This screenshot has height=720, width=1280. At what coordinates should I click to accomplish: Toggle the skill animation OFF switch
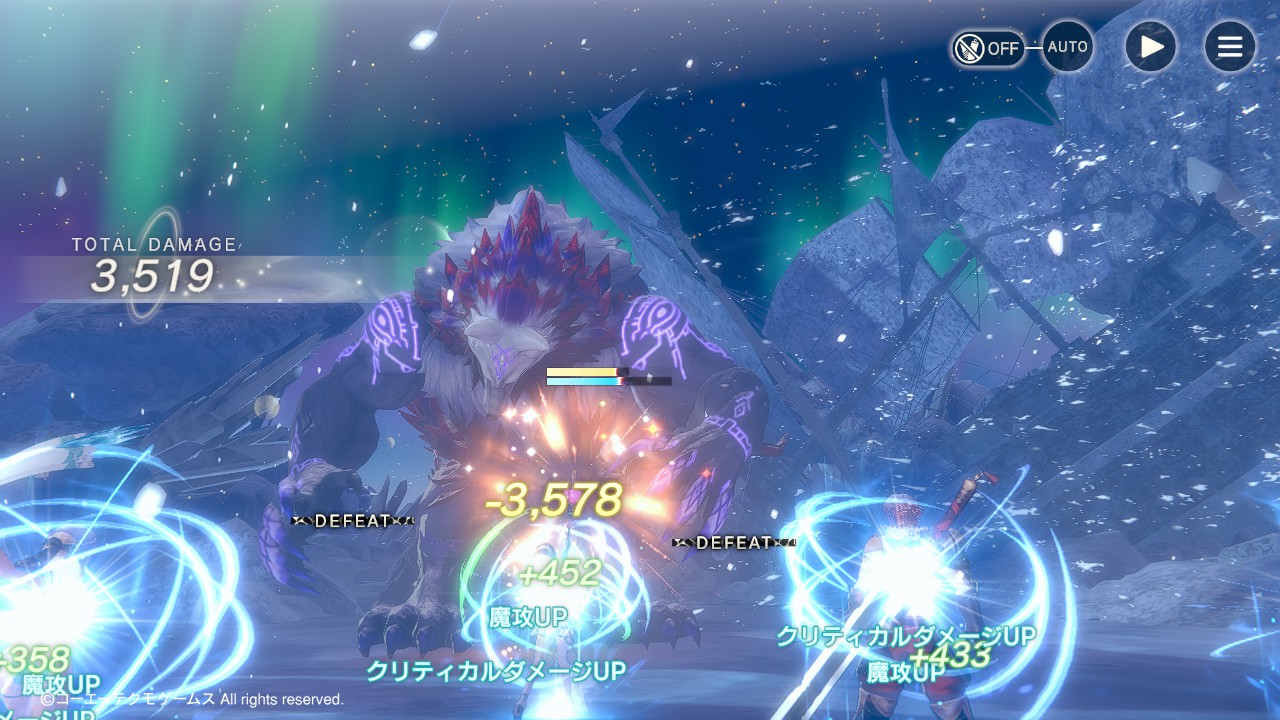(988, 47)
